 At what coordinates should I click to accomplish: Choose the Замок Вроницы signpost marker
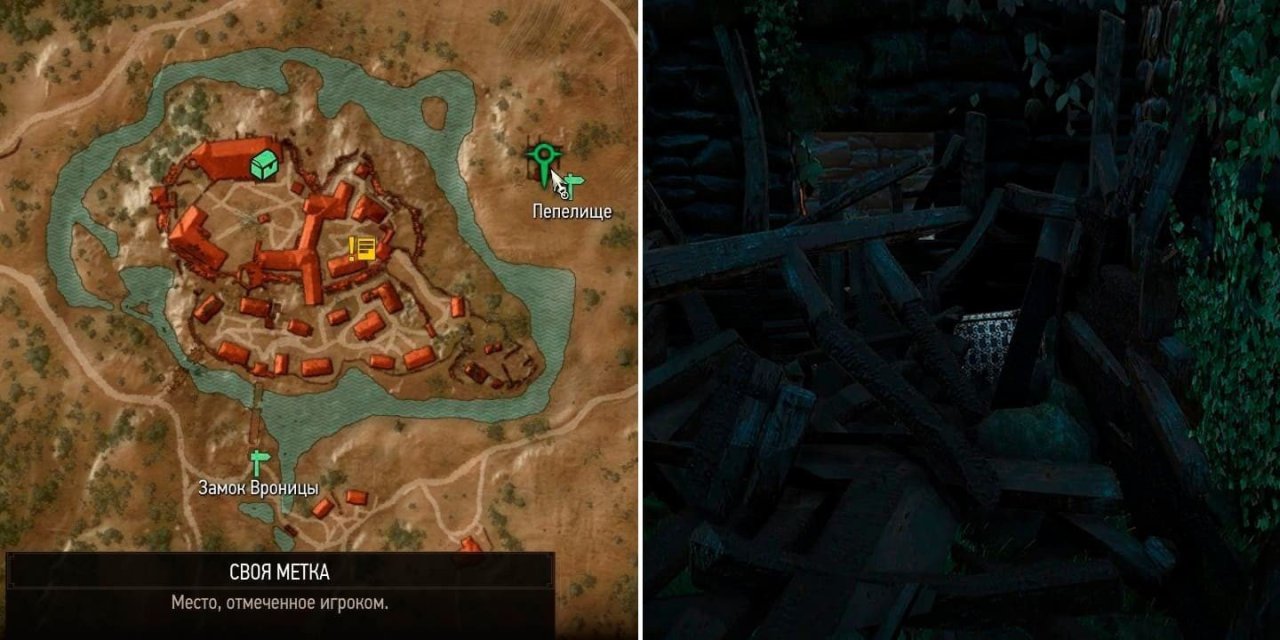[x=259, y=462]
